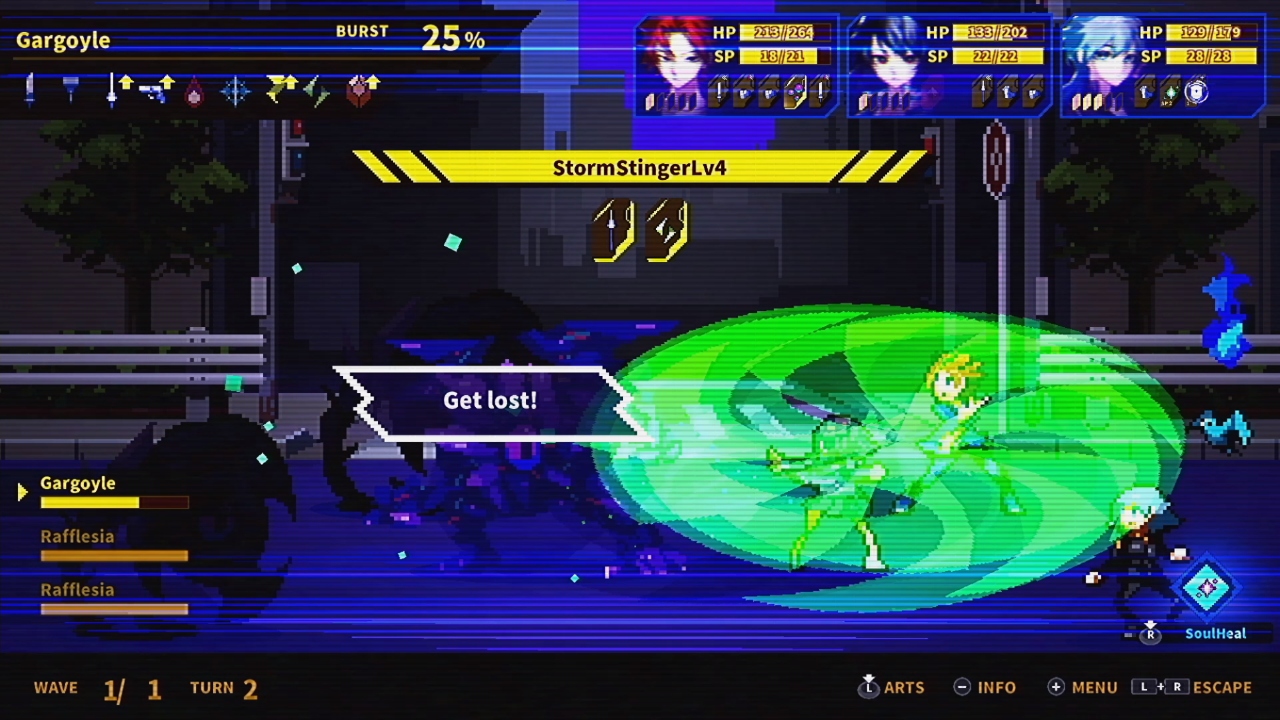Click the blue snowflake status effect icon
This screenshot has width=1280, height=720.
pos(235,92)
